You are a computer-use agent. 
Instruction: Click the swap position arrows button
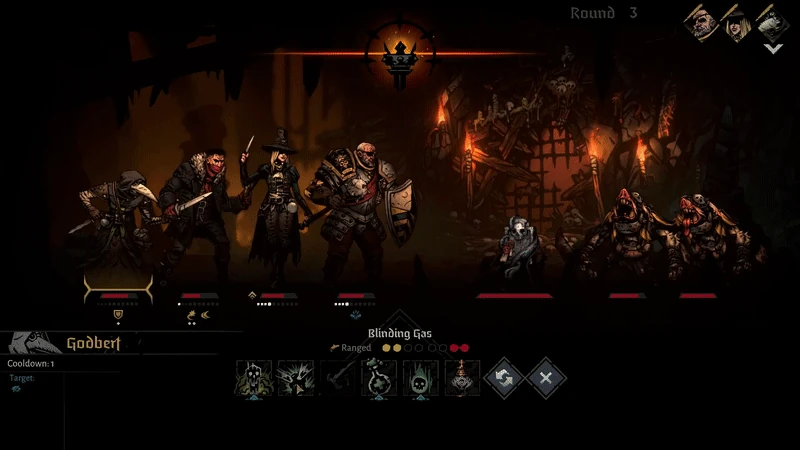505,379
